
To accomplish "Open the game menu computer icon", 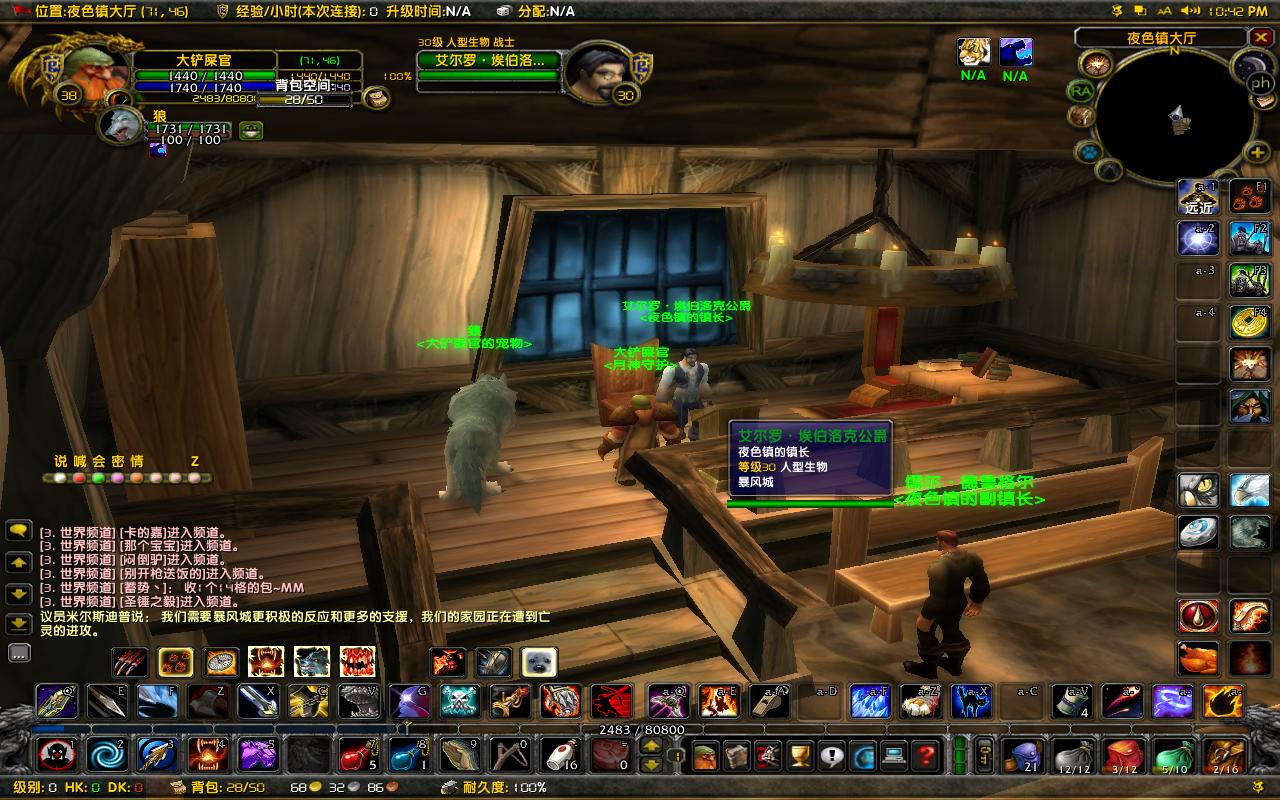I will click(x=893, y=756).
